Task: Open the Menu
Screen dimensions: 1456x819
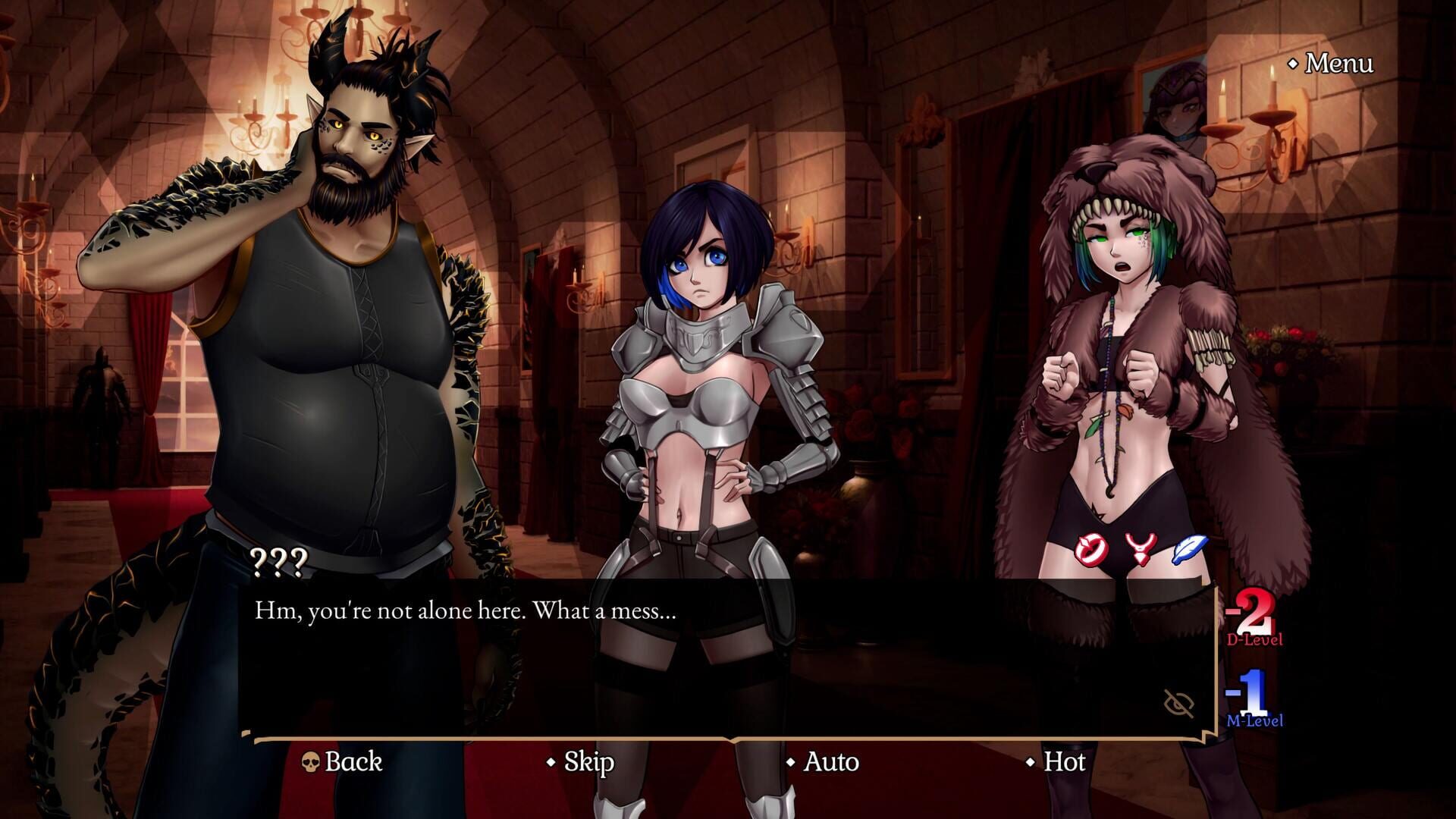Action: pos(1338,64)
